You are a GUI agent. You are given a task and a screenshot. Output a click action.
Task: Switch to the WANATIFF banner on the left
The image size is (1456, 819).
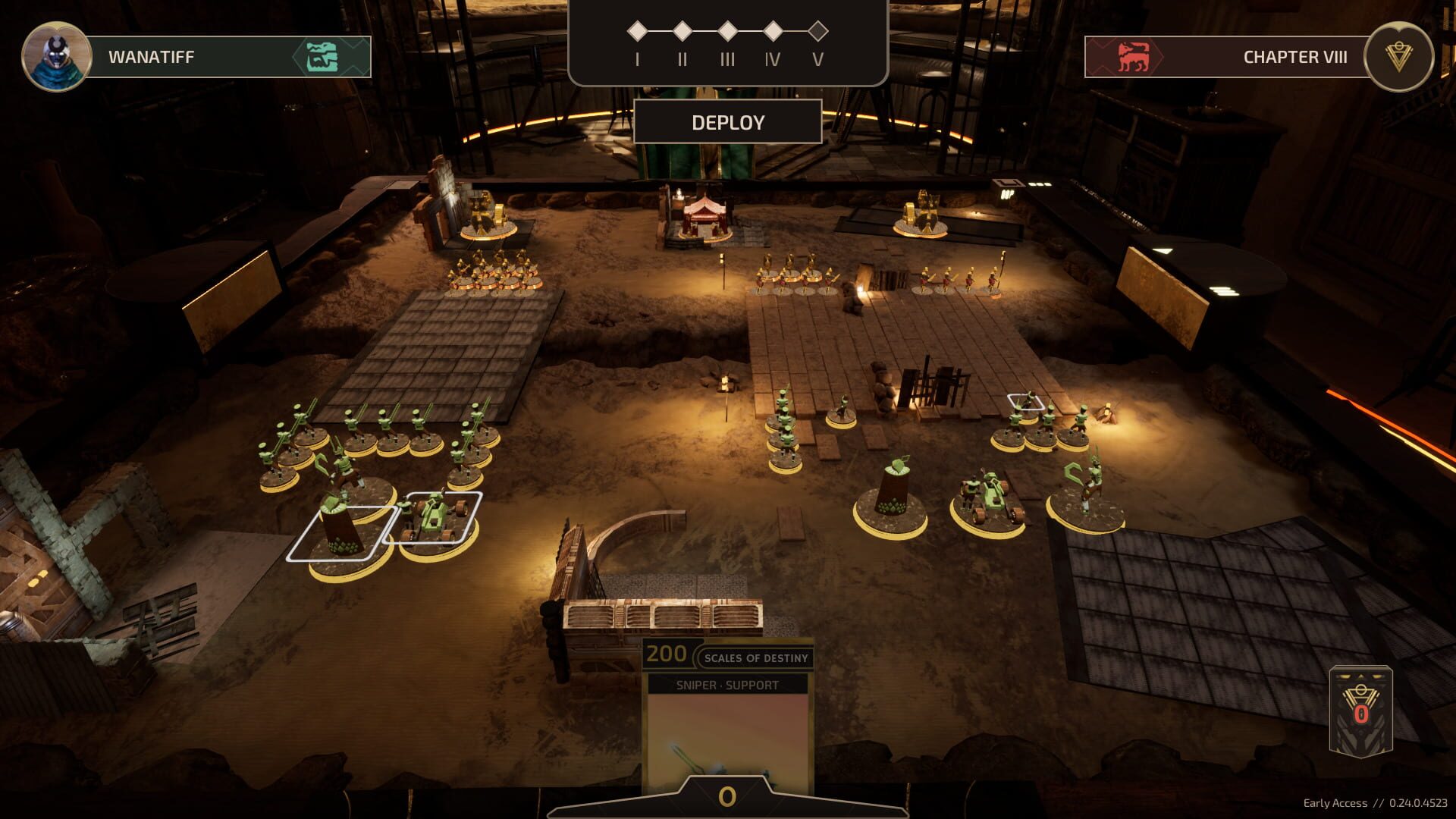point(190,55)
